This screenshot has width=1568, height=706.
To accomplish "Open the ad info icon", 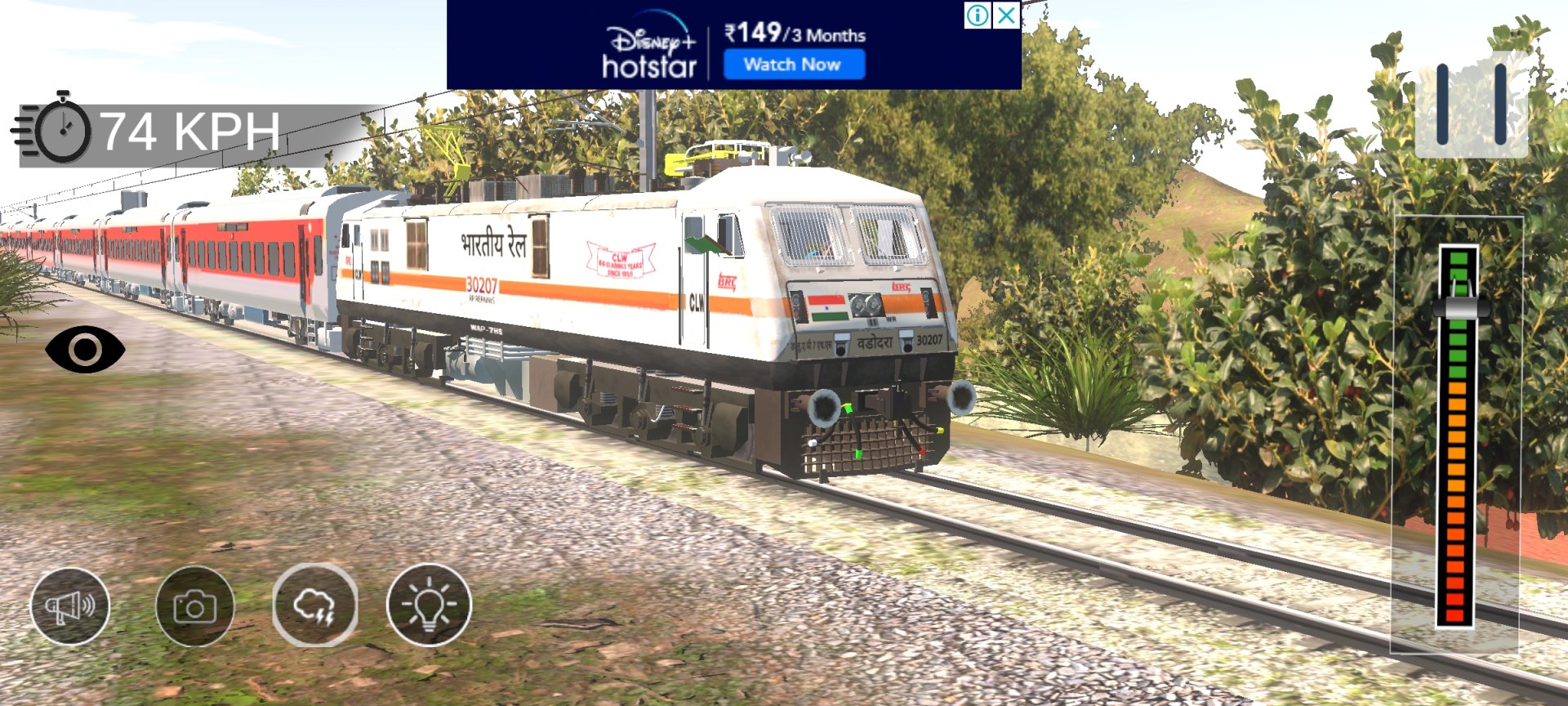I will pos(978,15).
